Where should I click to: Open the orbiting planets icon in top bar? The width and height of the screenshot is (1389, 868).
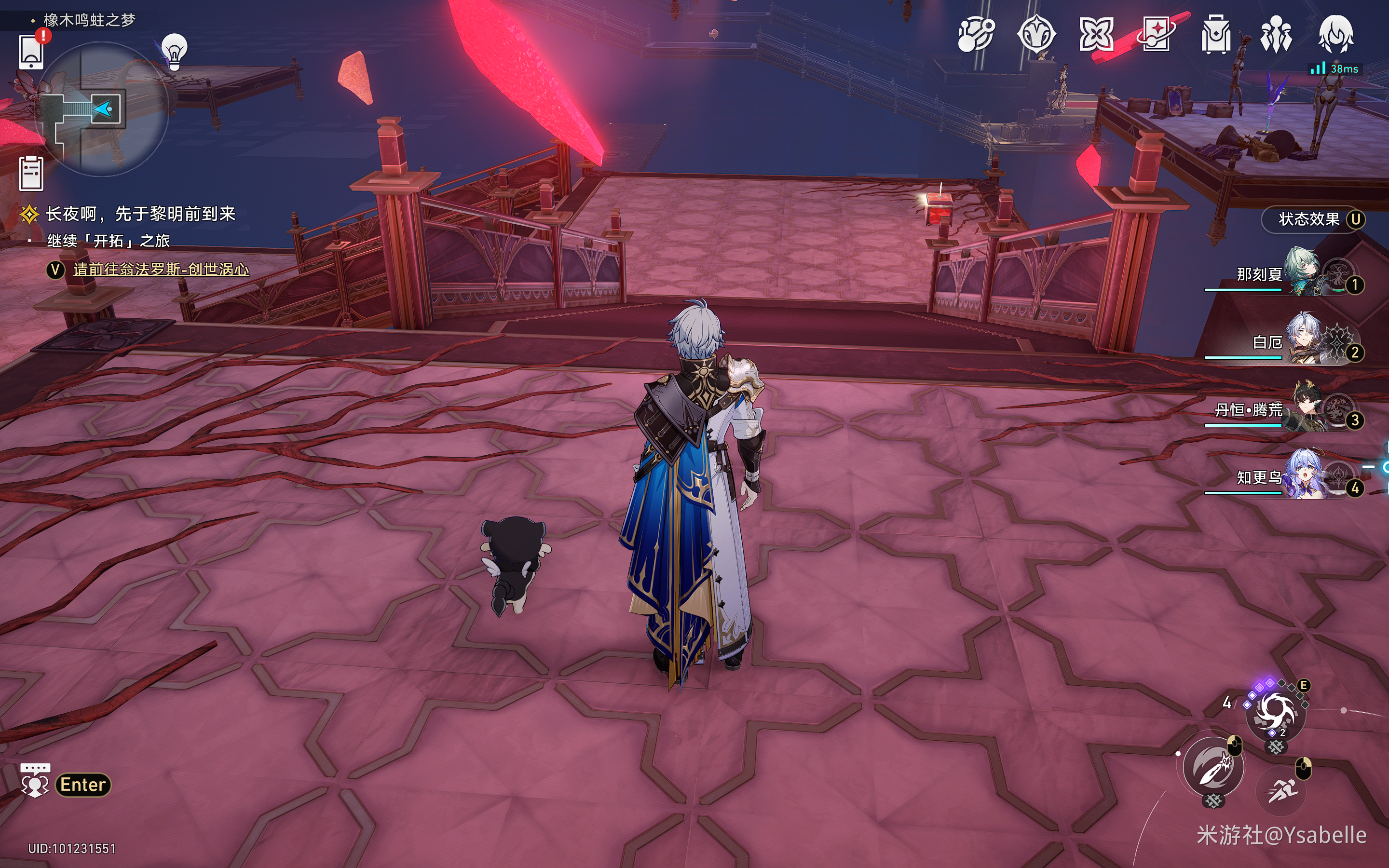coord(975,34)
